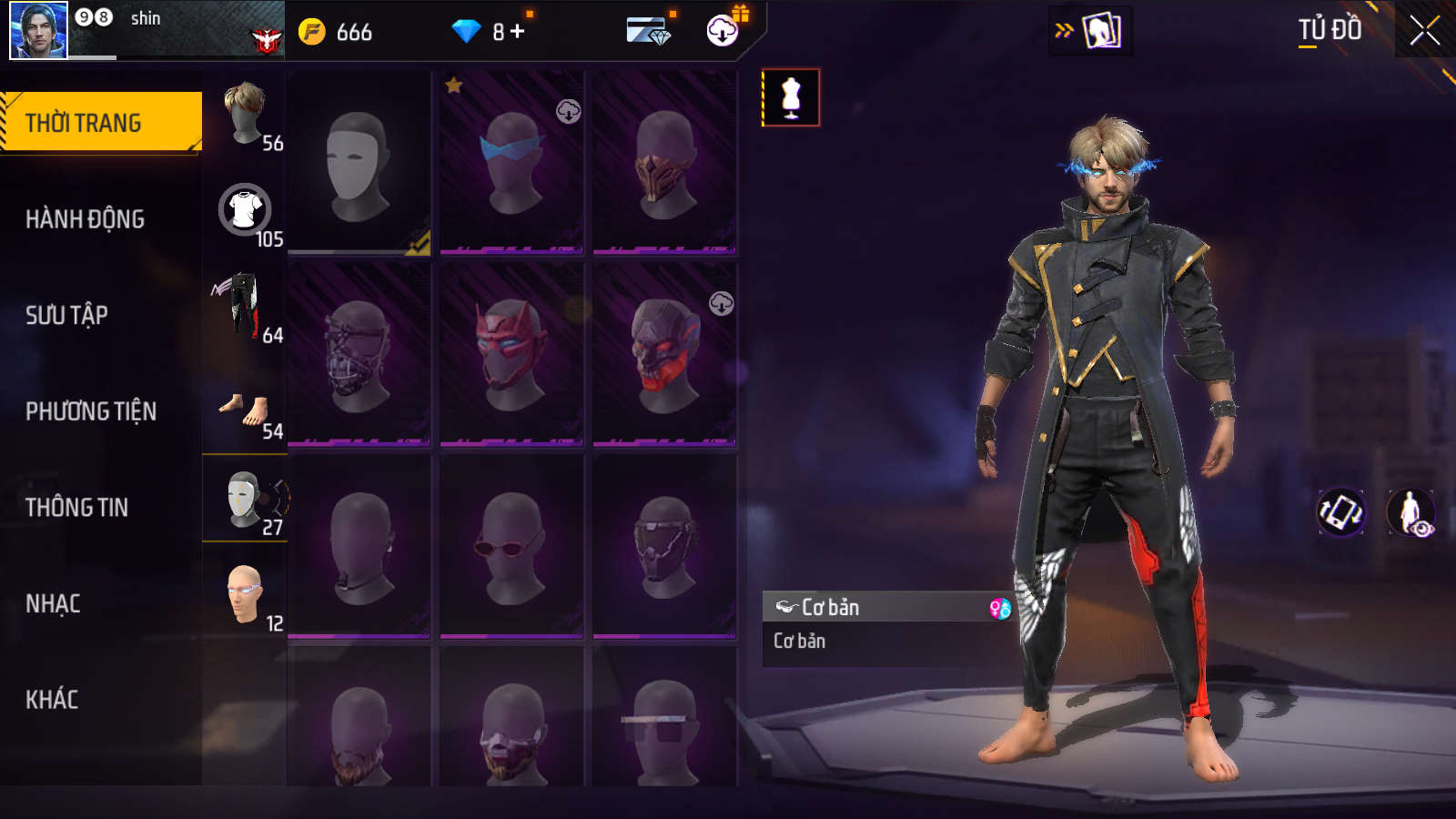
Task: Switch to the Hành Động tab
Action: point(85,218)
